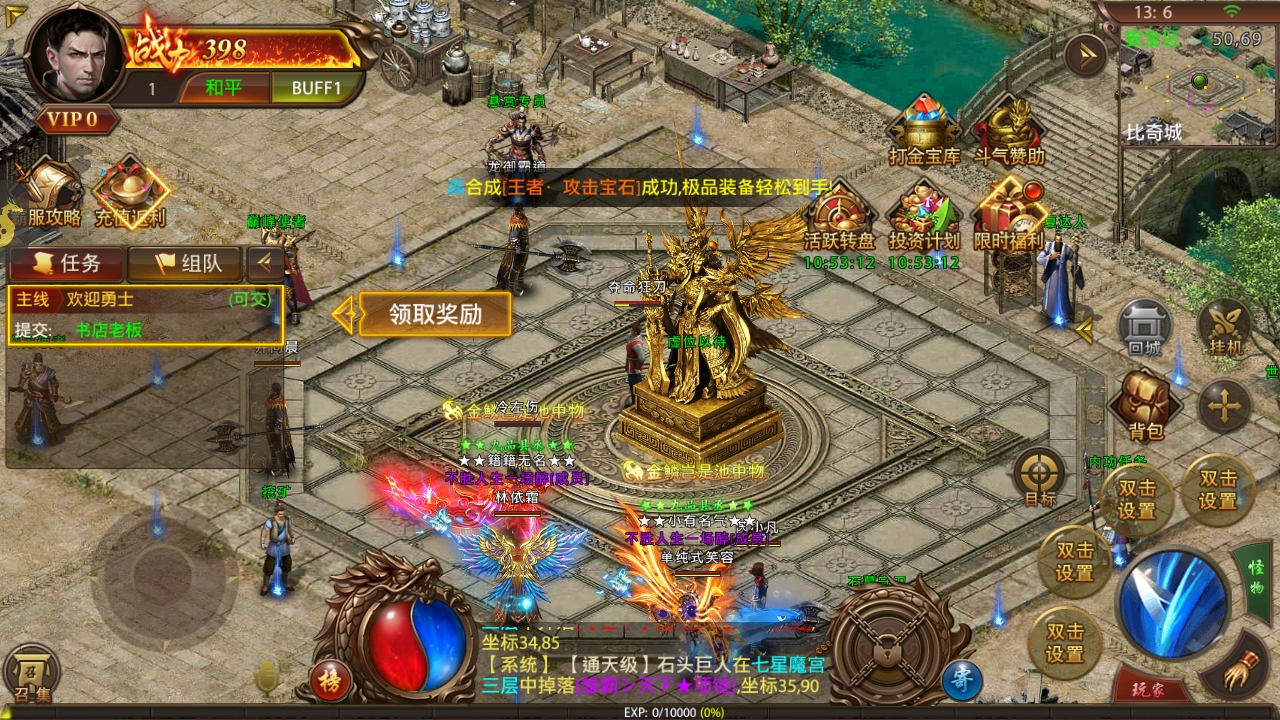This screenshot has height=720, width=1280.
Task: Collapse the quest panel with the chevron
Action: click(x=264, y=265)
